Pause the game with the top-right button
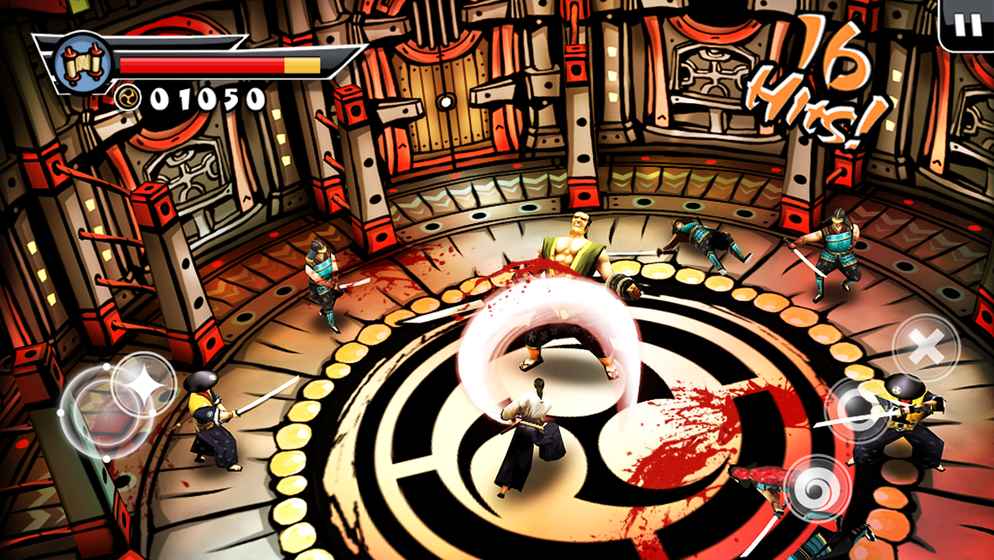This screenshot has width=994, height=560. point(967,25)
